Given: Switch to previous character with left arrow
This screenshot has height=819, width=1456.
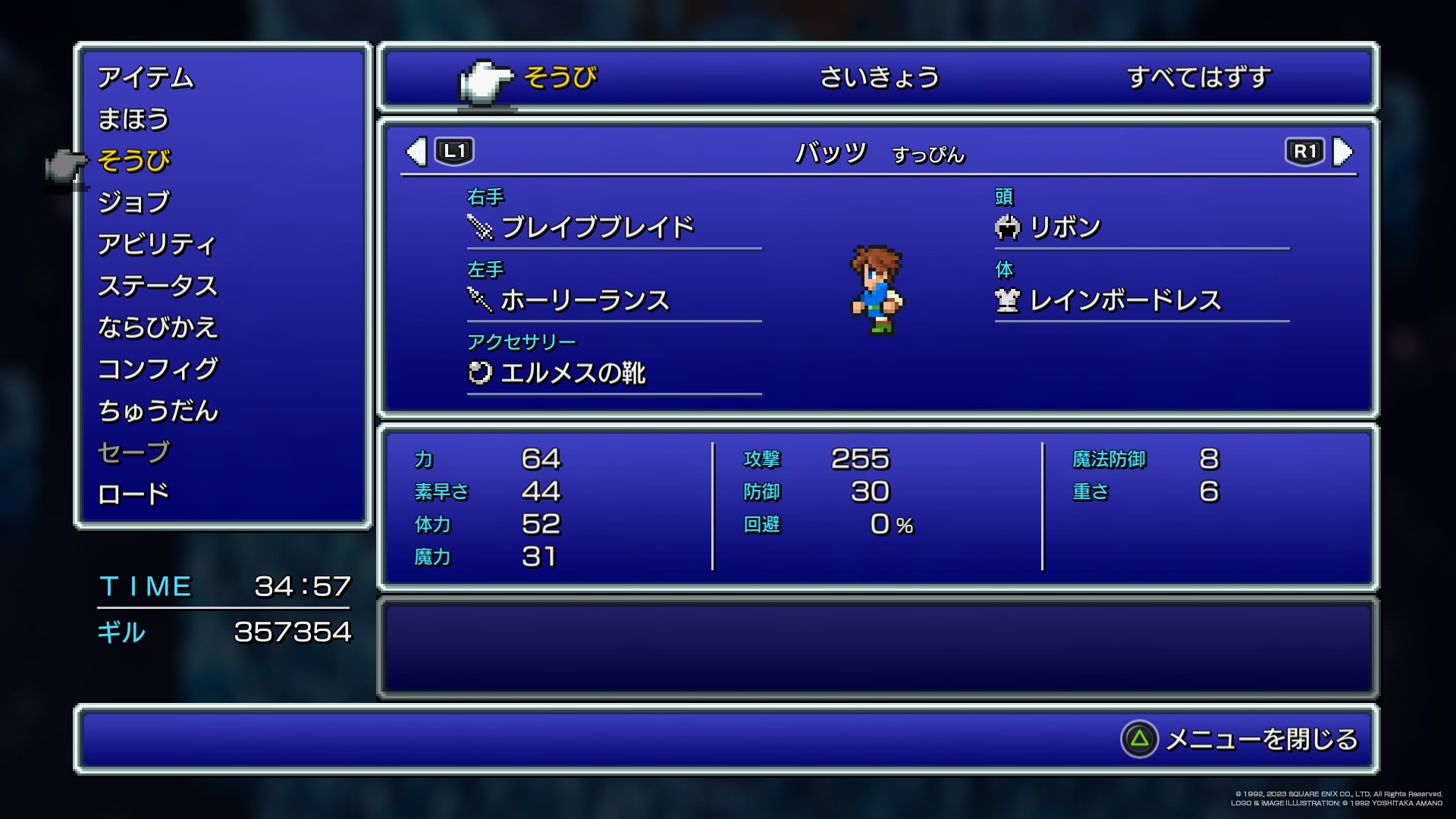Looking at the screenshot, I should pos(416,152).
